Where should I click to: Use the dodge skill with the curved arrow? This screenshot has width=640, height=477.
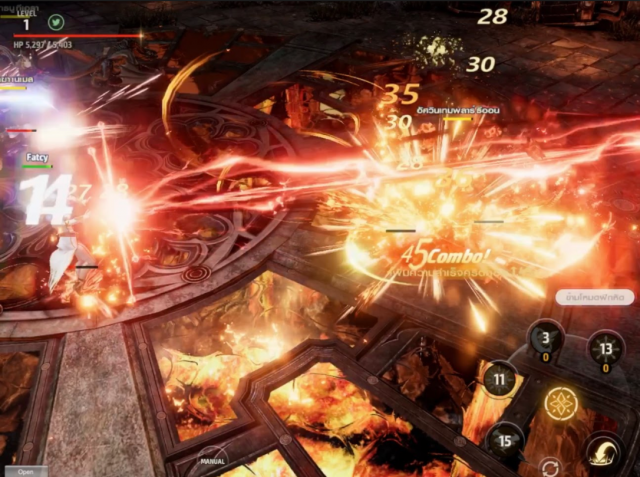(x=603, y=452)
